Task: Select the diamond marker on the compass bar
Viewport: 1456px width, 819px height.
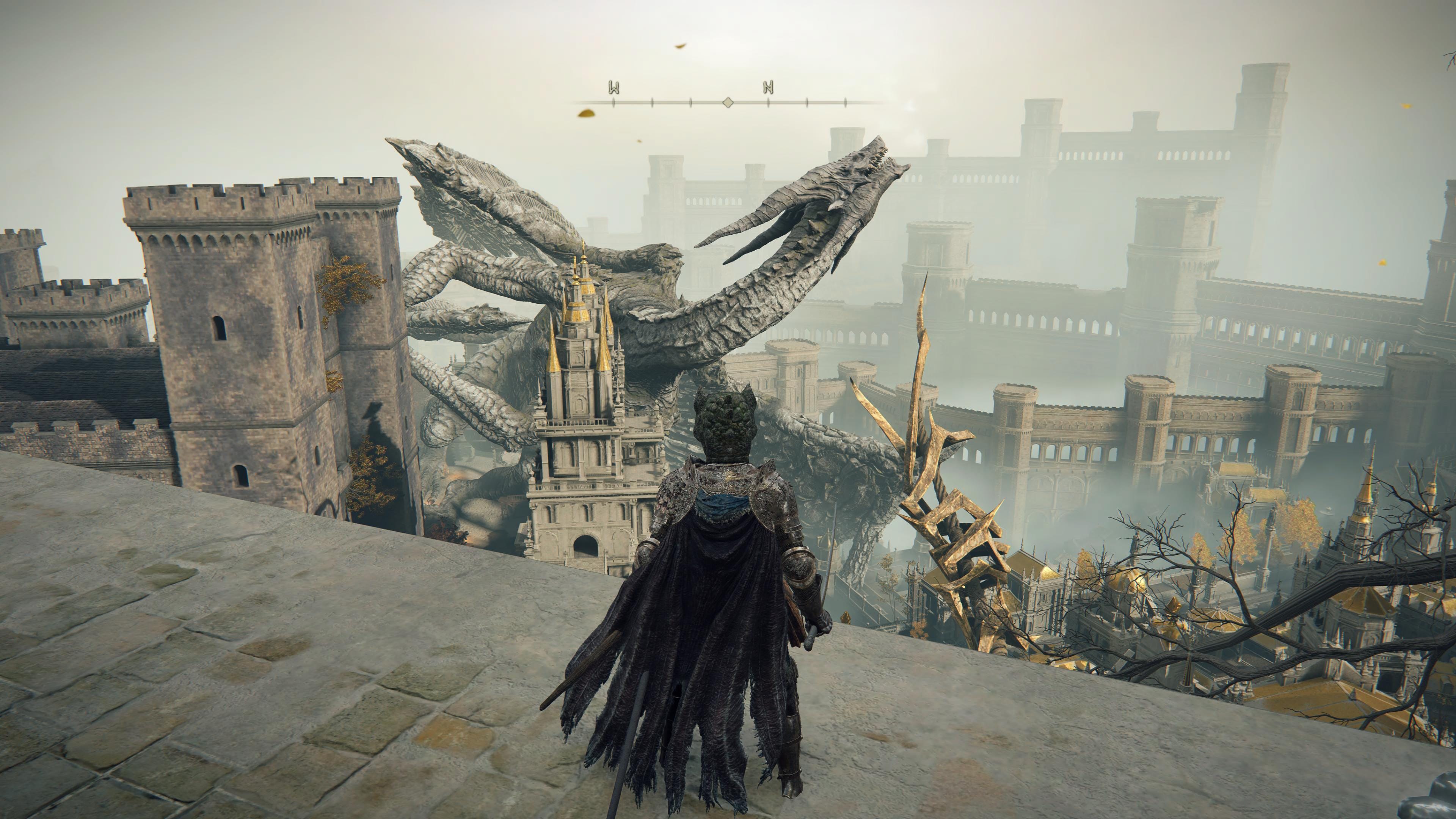Action: click(728, 102)
